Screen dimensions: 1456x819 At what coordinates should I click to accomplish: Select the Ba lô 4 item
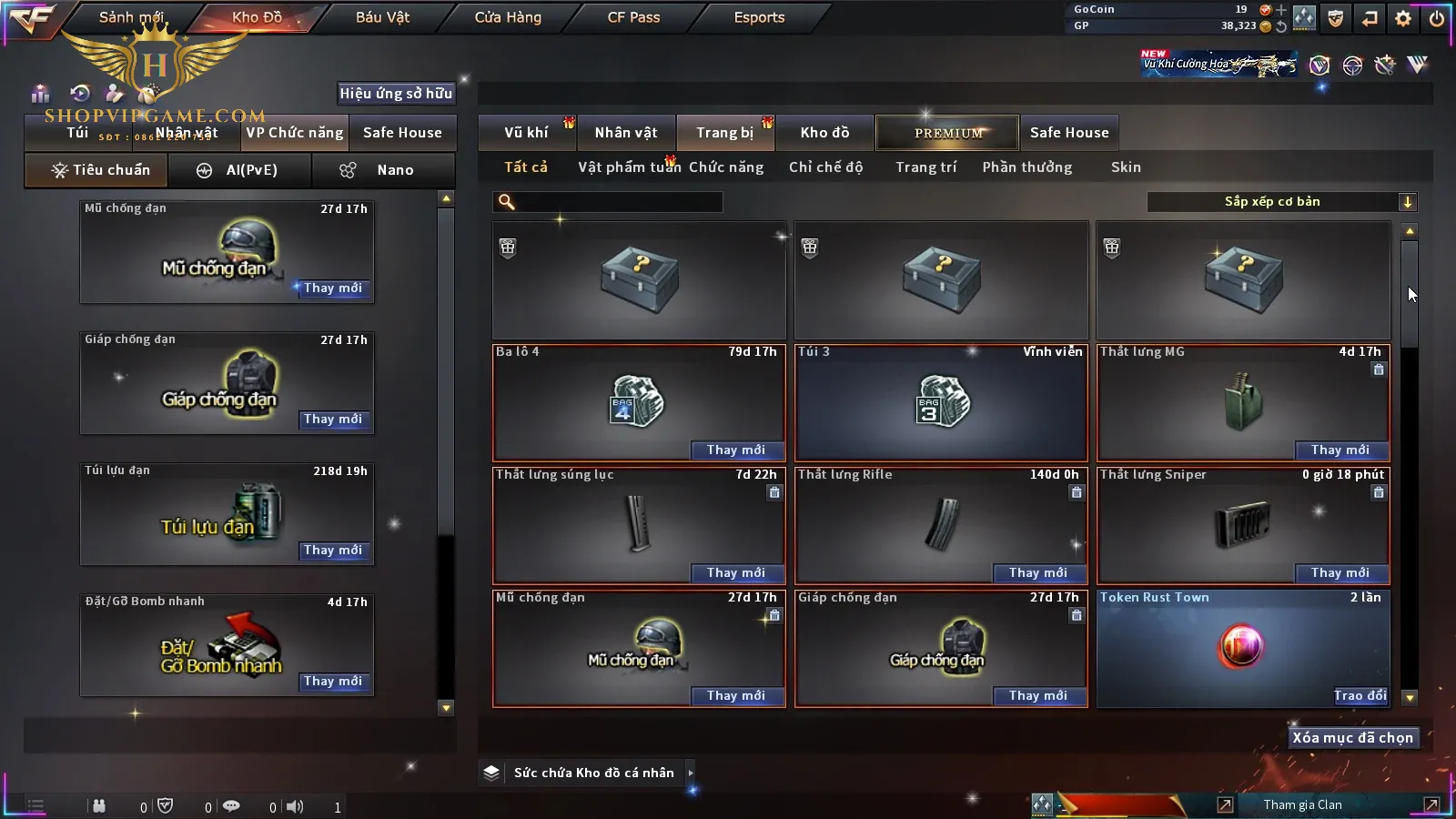pyautogui.click(x=638, y=402)
